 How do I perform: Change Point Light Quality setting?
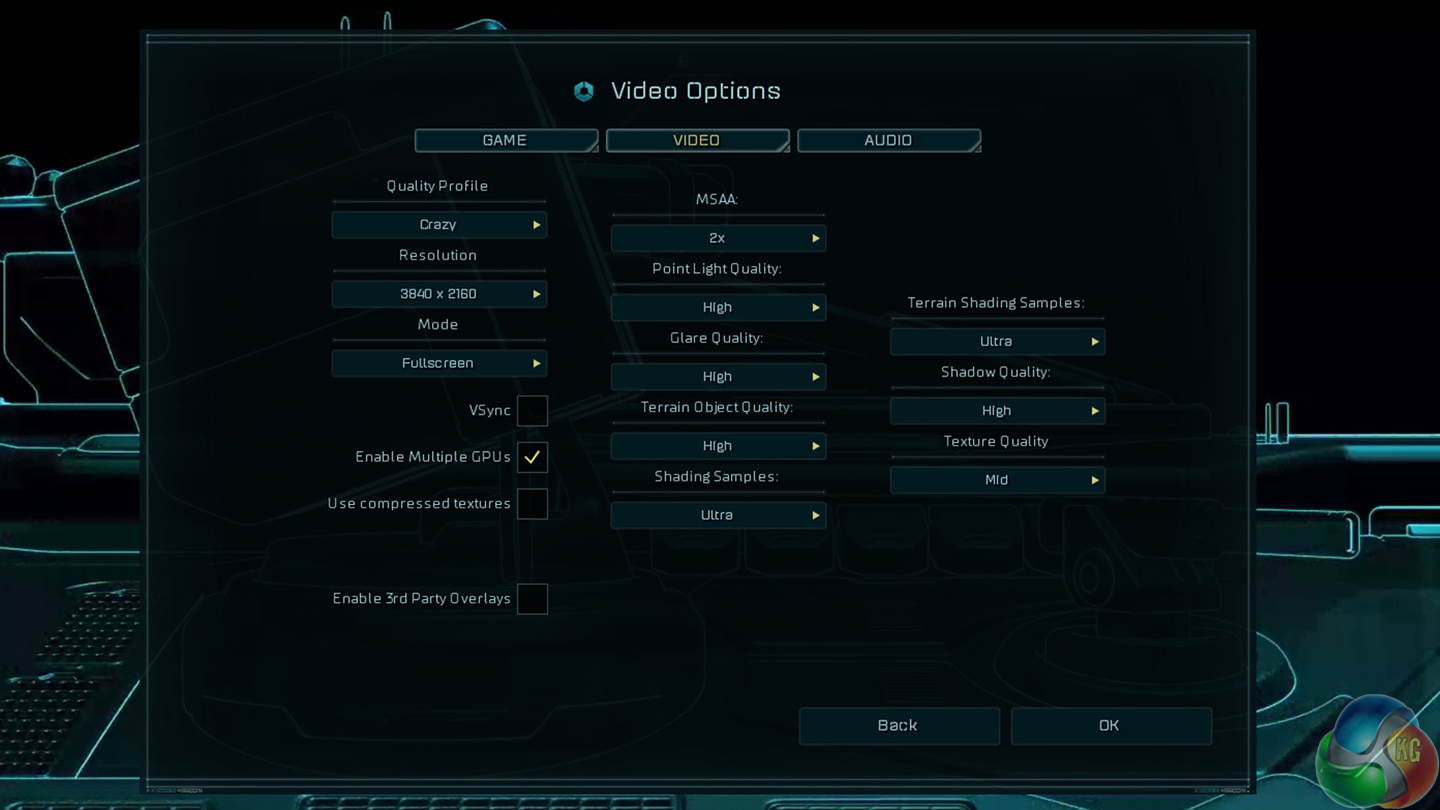coord(718,307)
